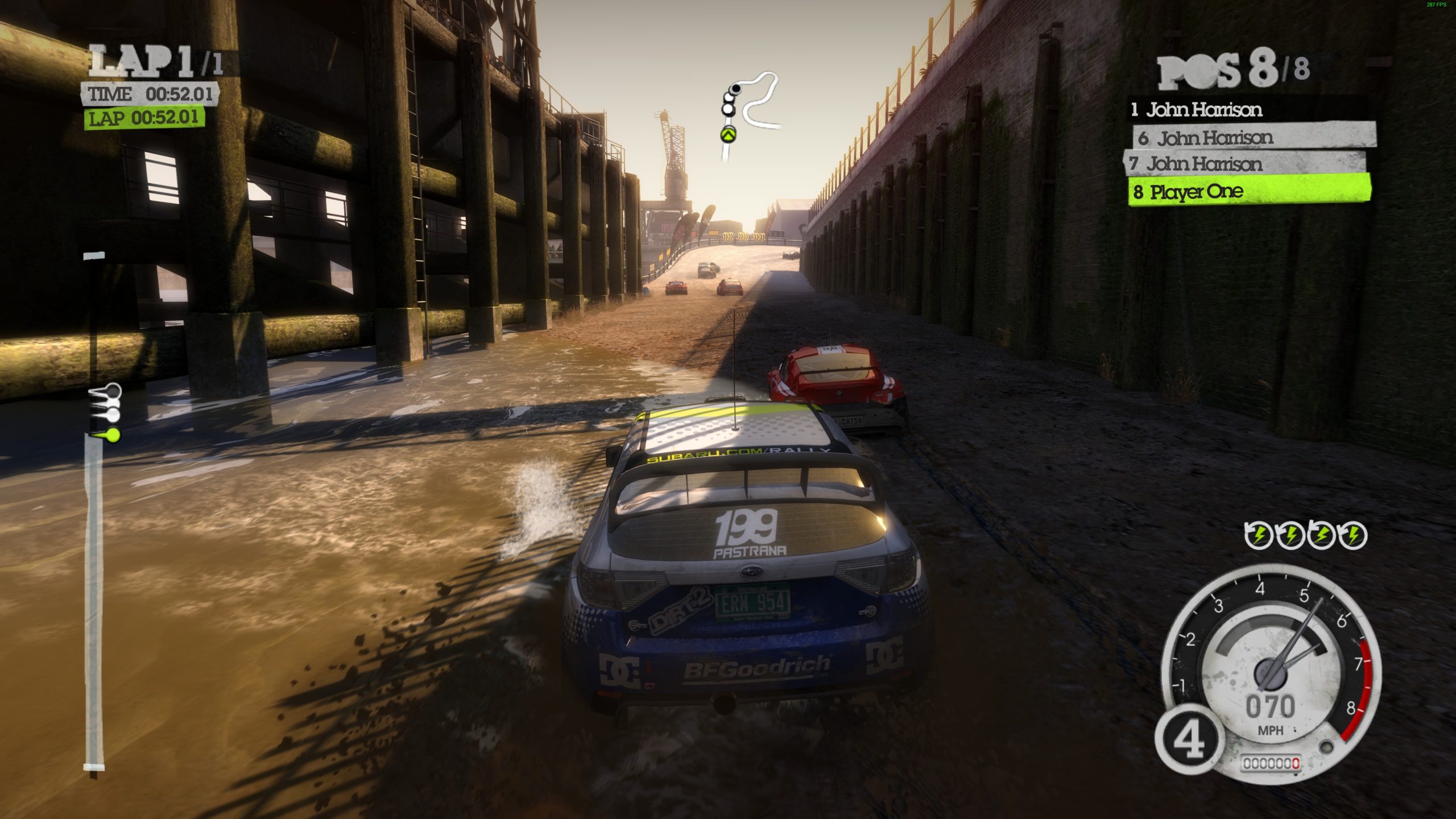This screenshot has width=1456, height=819.
Task: Select the highlighted Player One standings row
Action: [1249, 192]
